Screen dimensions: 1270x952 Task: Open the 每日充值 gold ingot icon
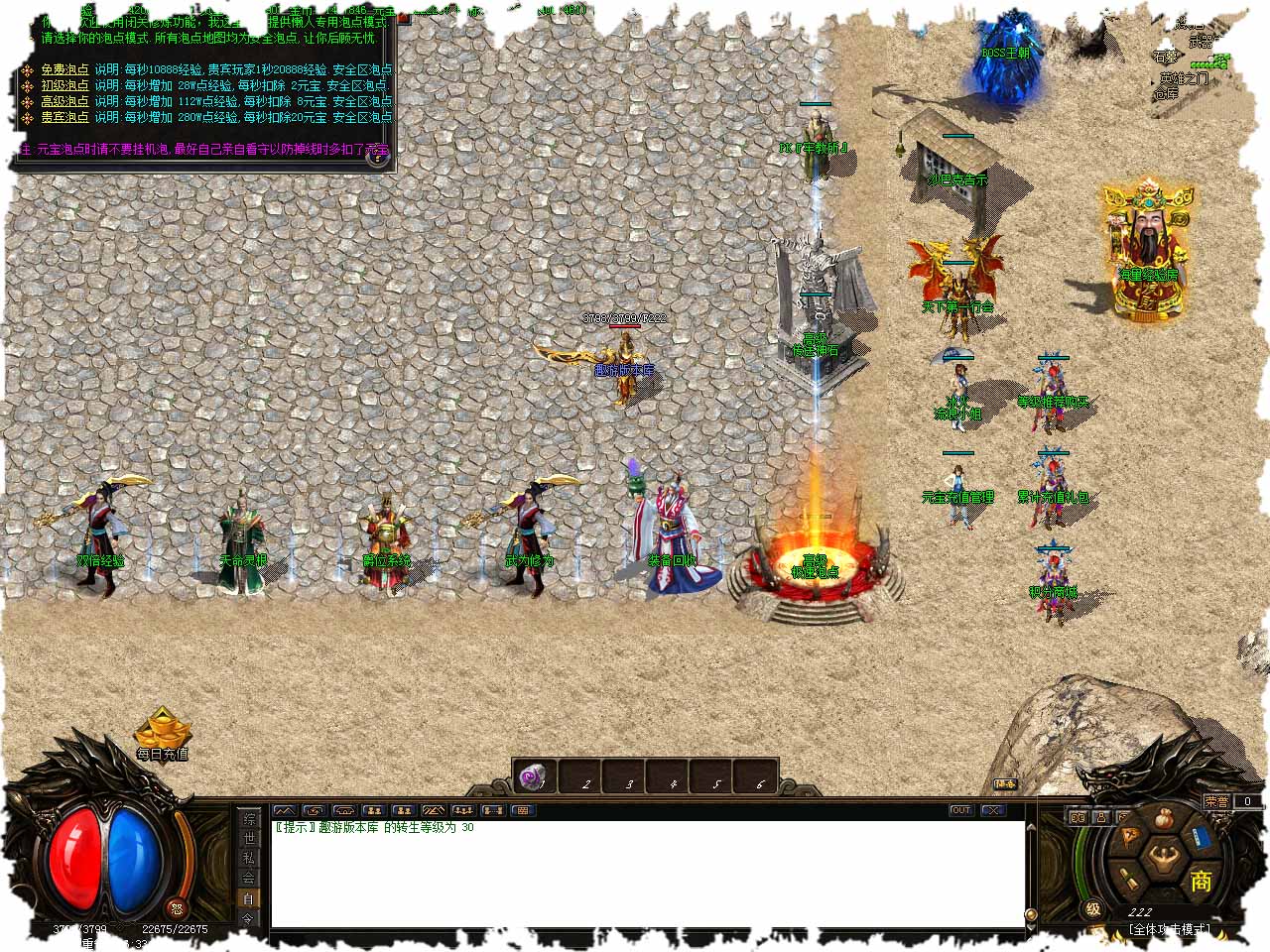point(163,734)
